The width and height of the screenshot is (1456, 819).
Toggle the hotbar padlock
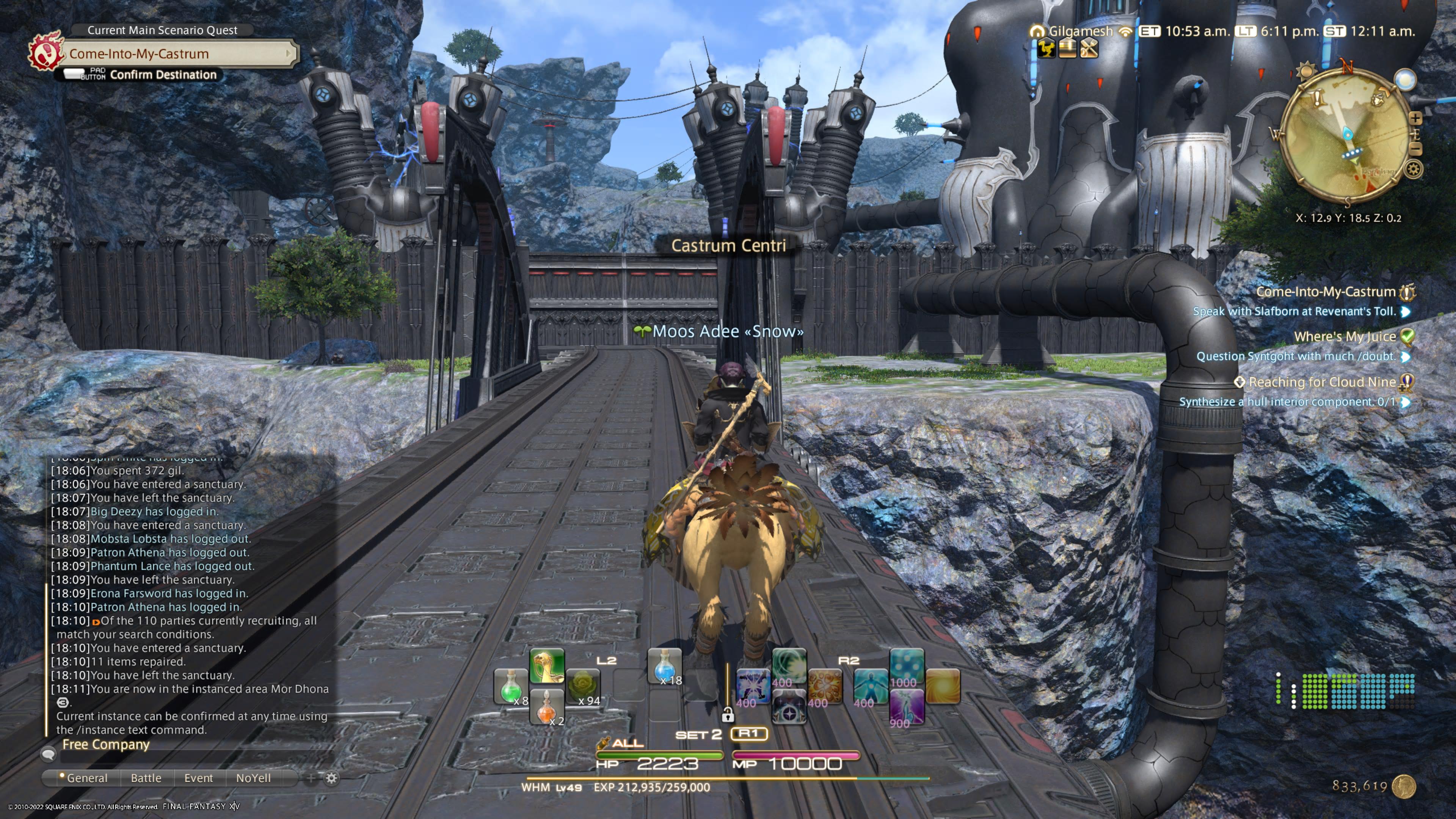(x=728, y=715)
